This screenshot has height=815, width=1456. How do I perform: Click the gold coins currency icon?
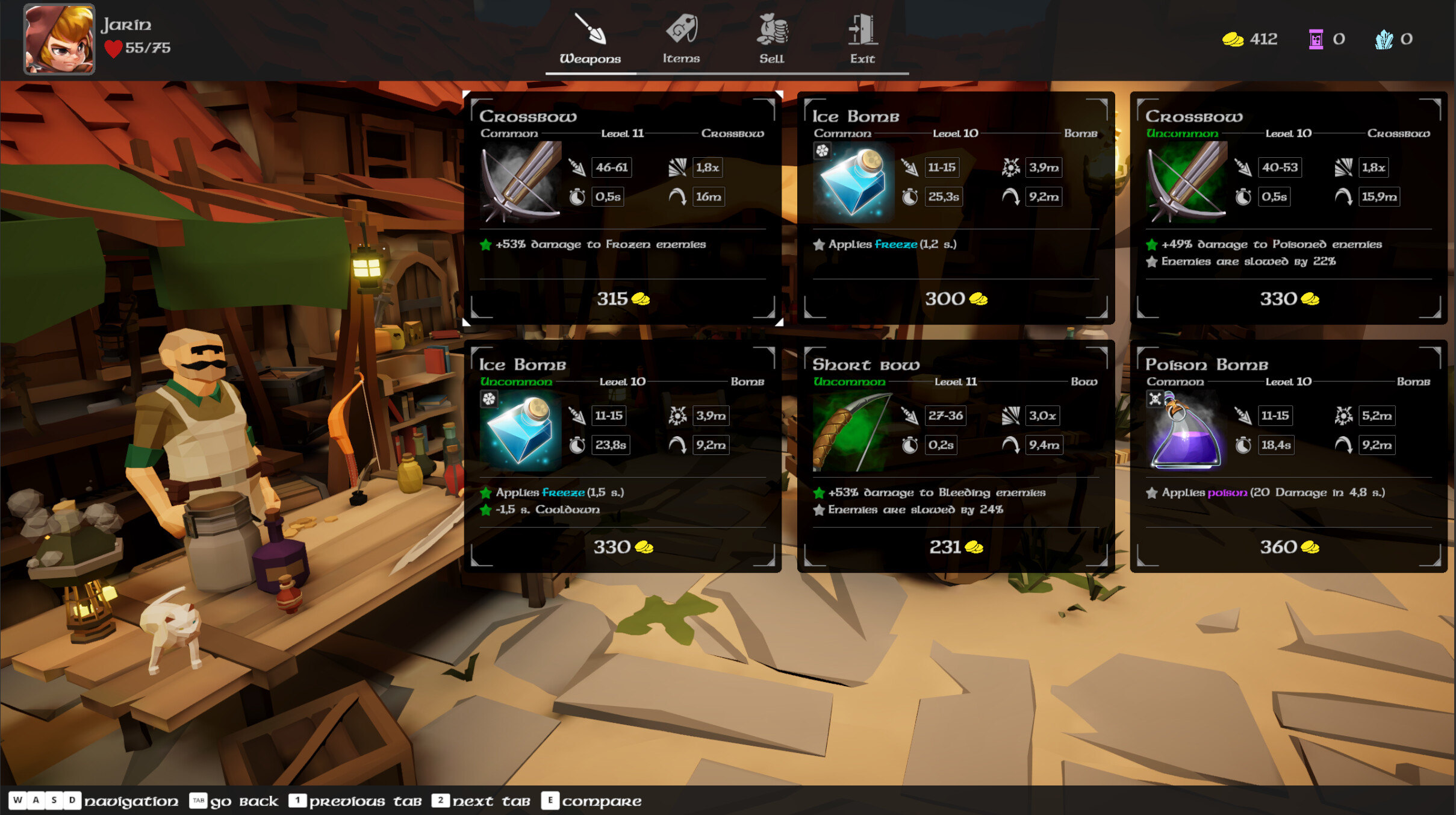(1233, 39)
